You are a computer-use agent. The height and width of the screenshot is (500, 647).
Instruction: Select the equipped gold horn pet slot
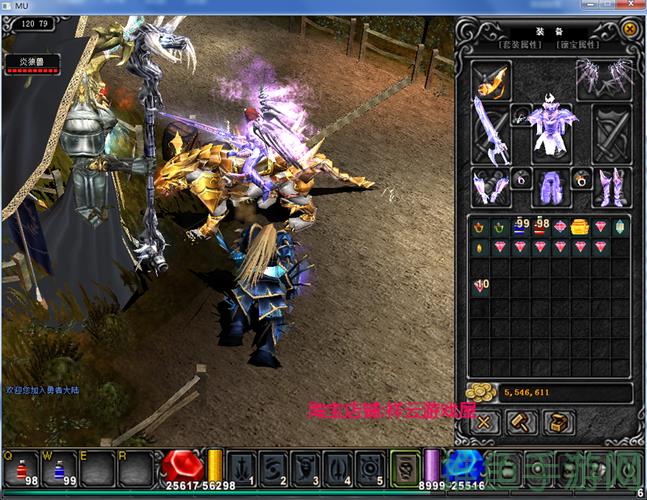490,80
